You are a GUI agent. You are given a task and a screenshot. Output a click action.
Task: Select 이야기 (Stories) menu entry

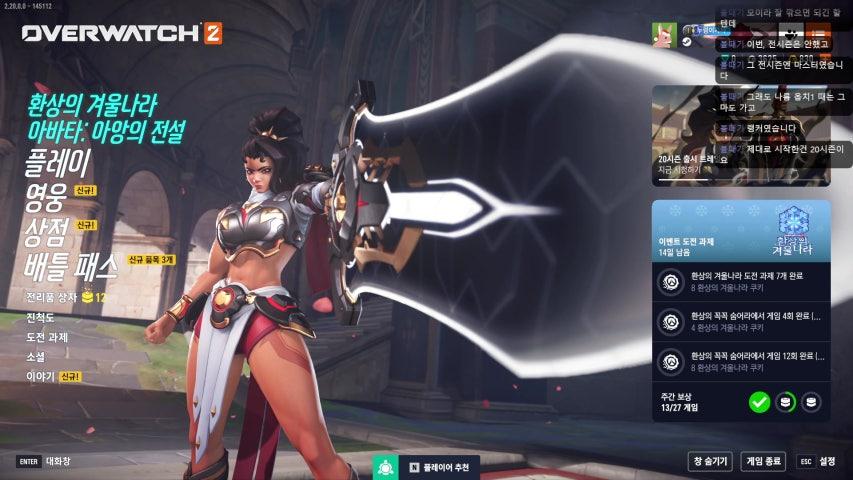pyautogui.click(x=39, y=377)
